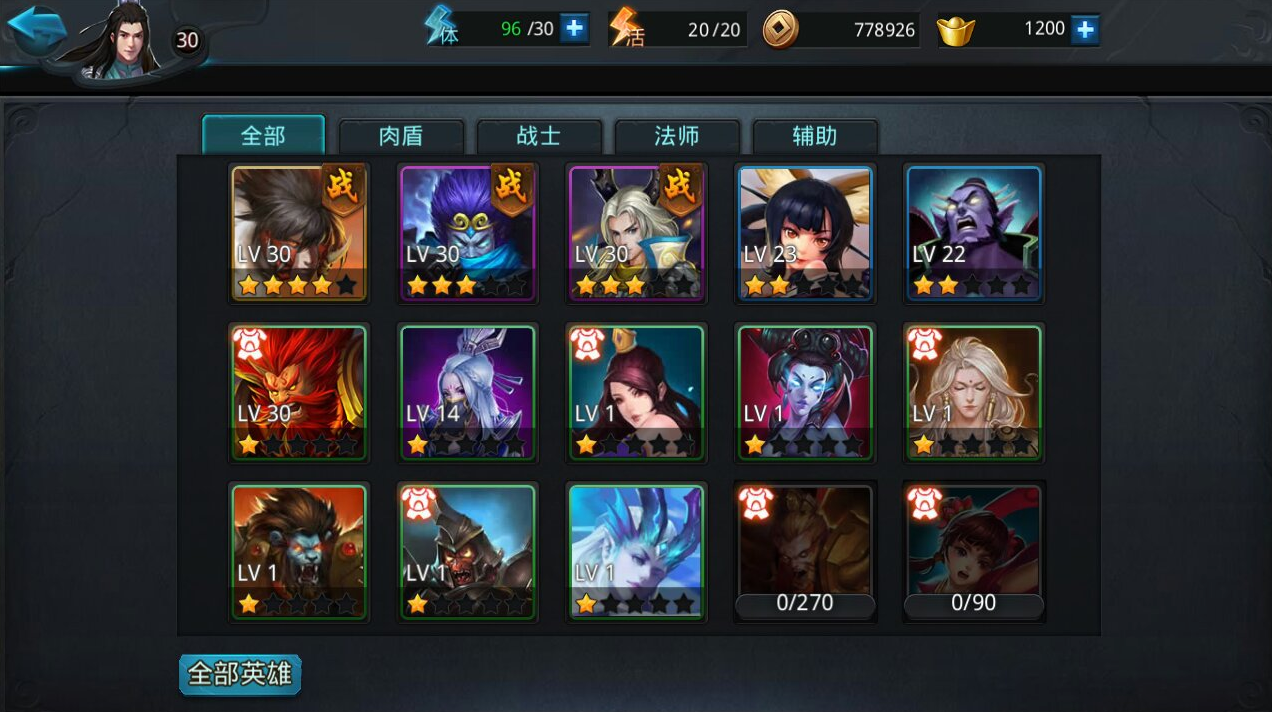Show the 法师 heroes tab
This screenshot has height=712, width=1272.
coord(677,136)
